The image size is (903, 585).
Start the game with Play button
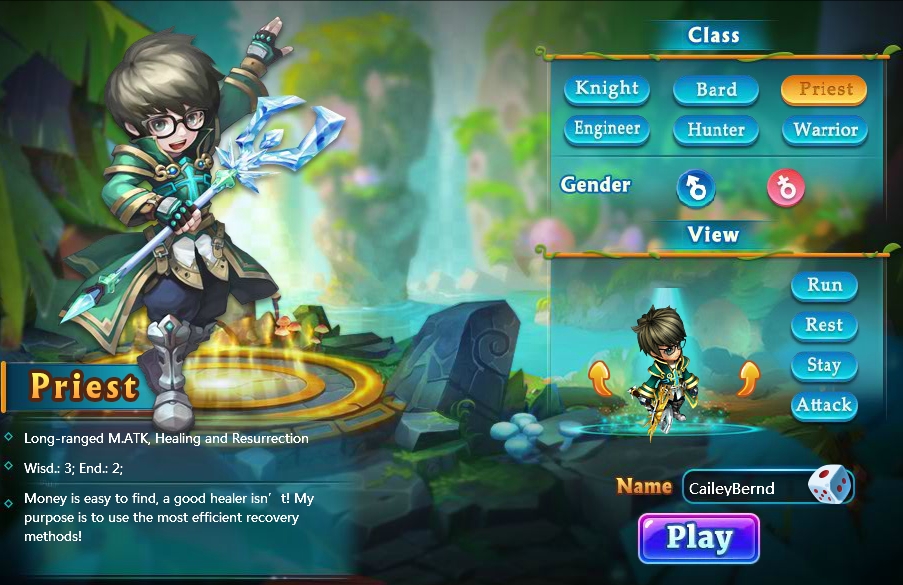[x=699, y=538]
